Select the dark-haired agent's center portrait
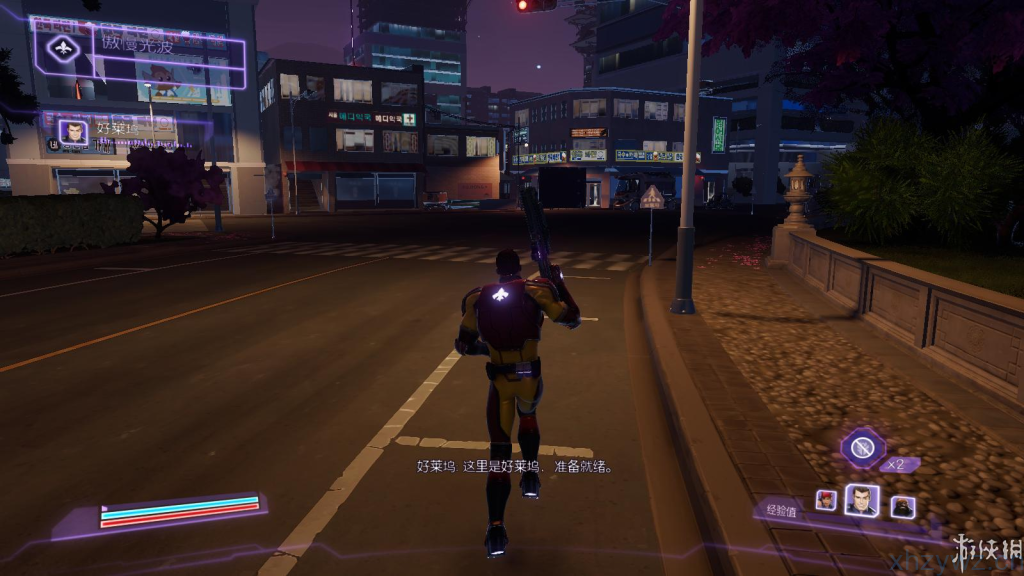 (861, 501)
